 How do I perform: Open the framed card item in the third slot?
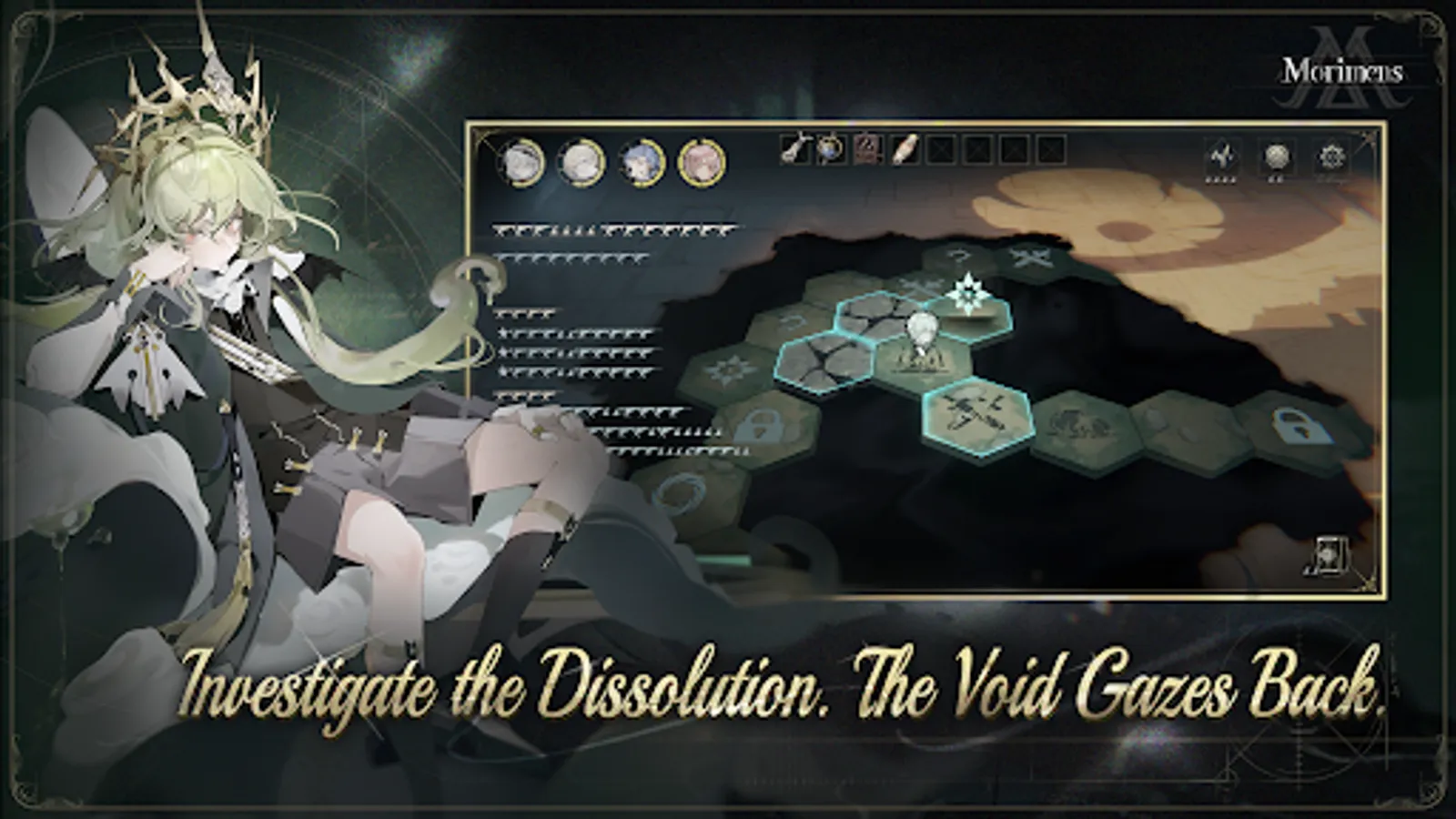(x=867, y=155)
